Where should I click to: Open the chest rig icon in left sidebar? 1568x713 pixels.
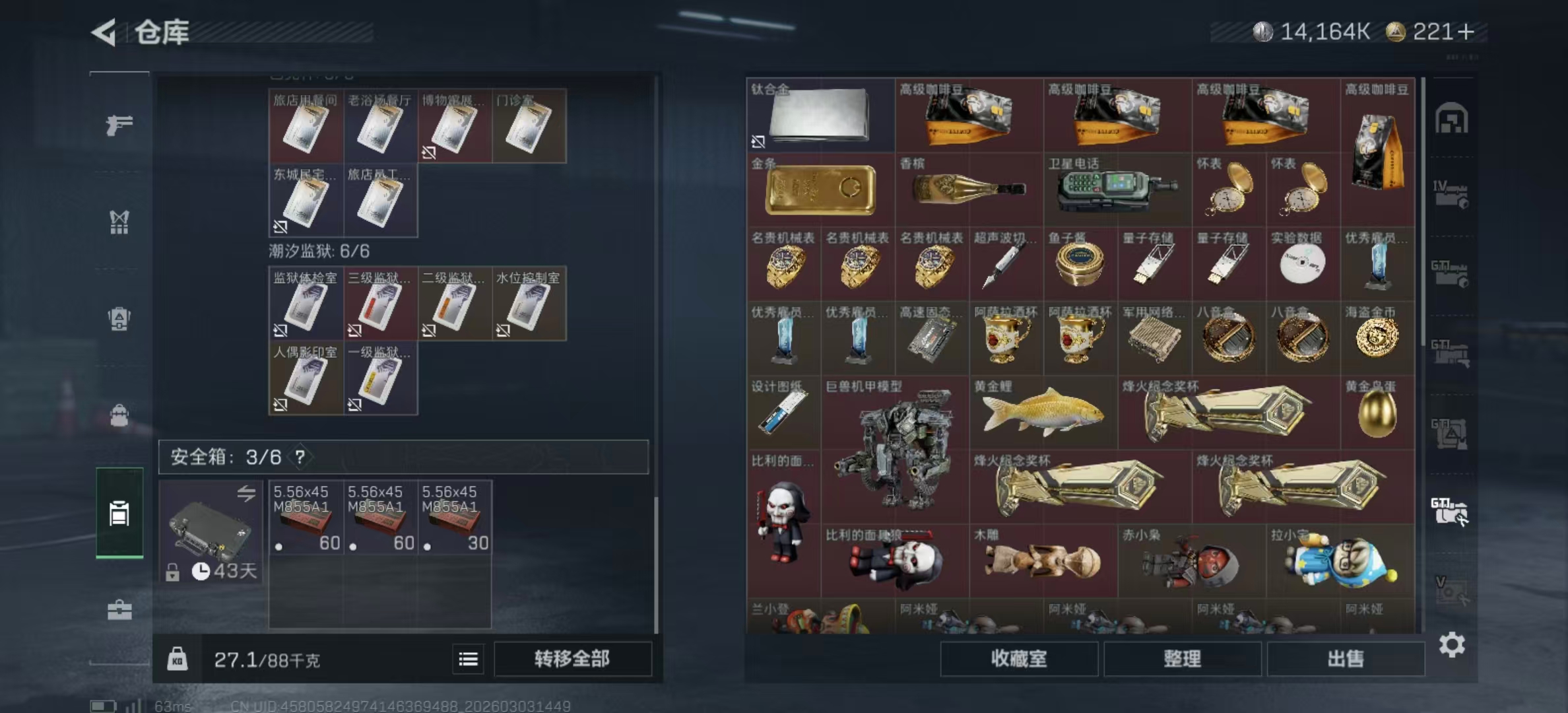[x=119, y=223]
